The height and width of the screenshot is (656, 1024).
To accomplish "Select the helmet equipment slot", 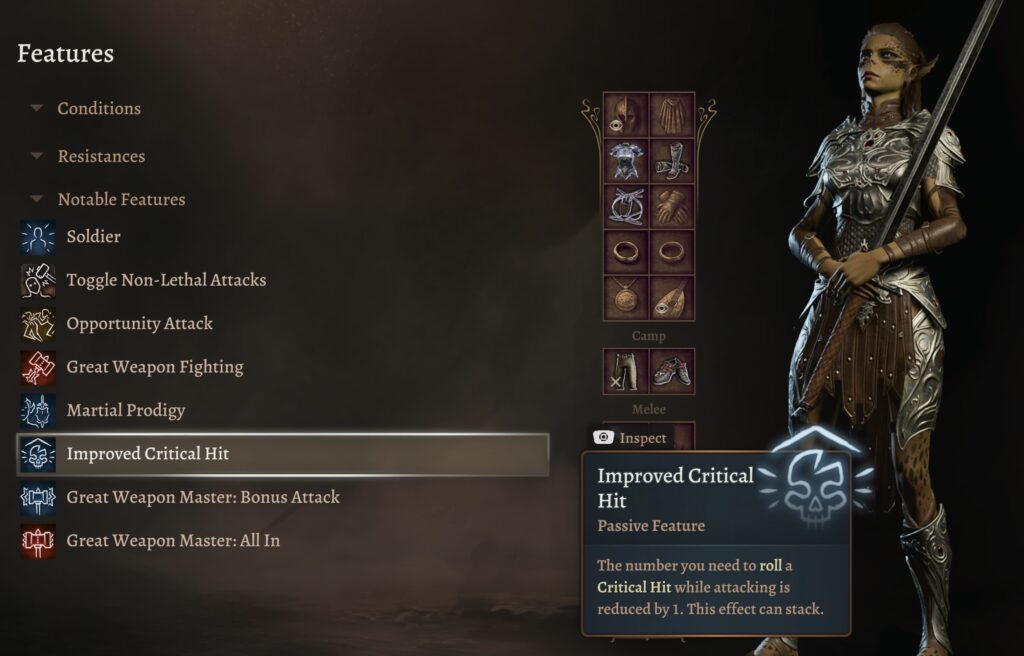I will [627, 116].
